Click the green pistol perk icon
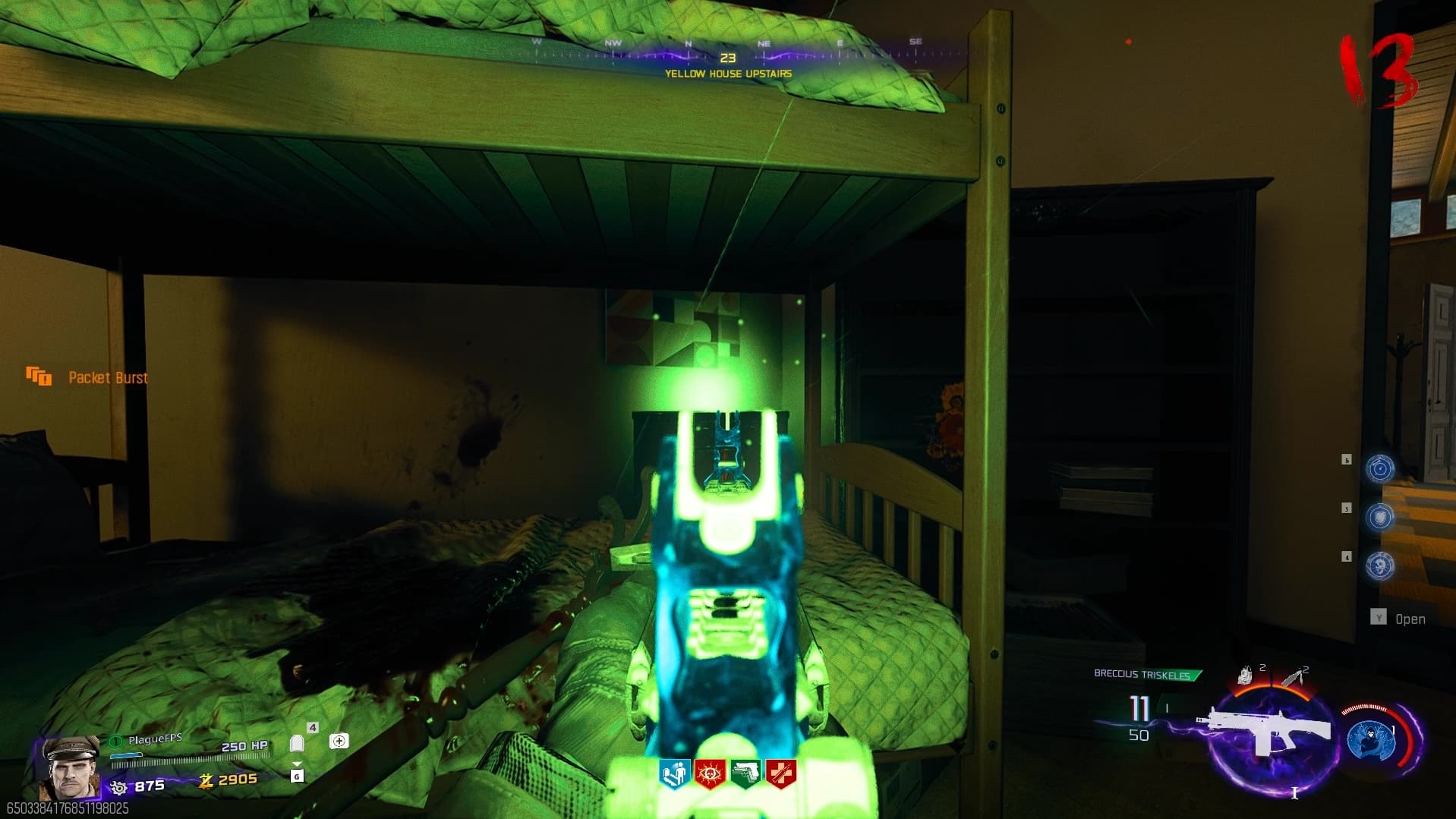This screenshot has width=1456, height=819. pos(745,774)
